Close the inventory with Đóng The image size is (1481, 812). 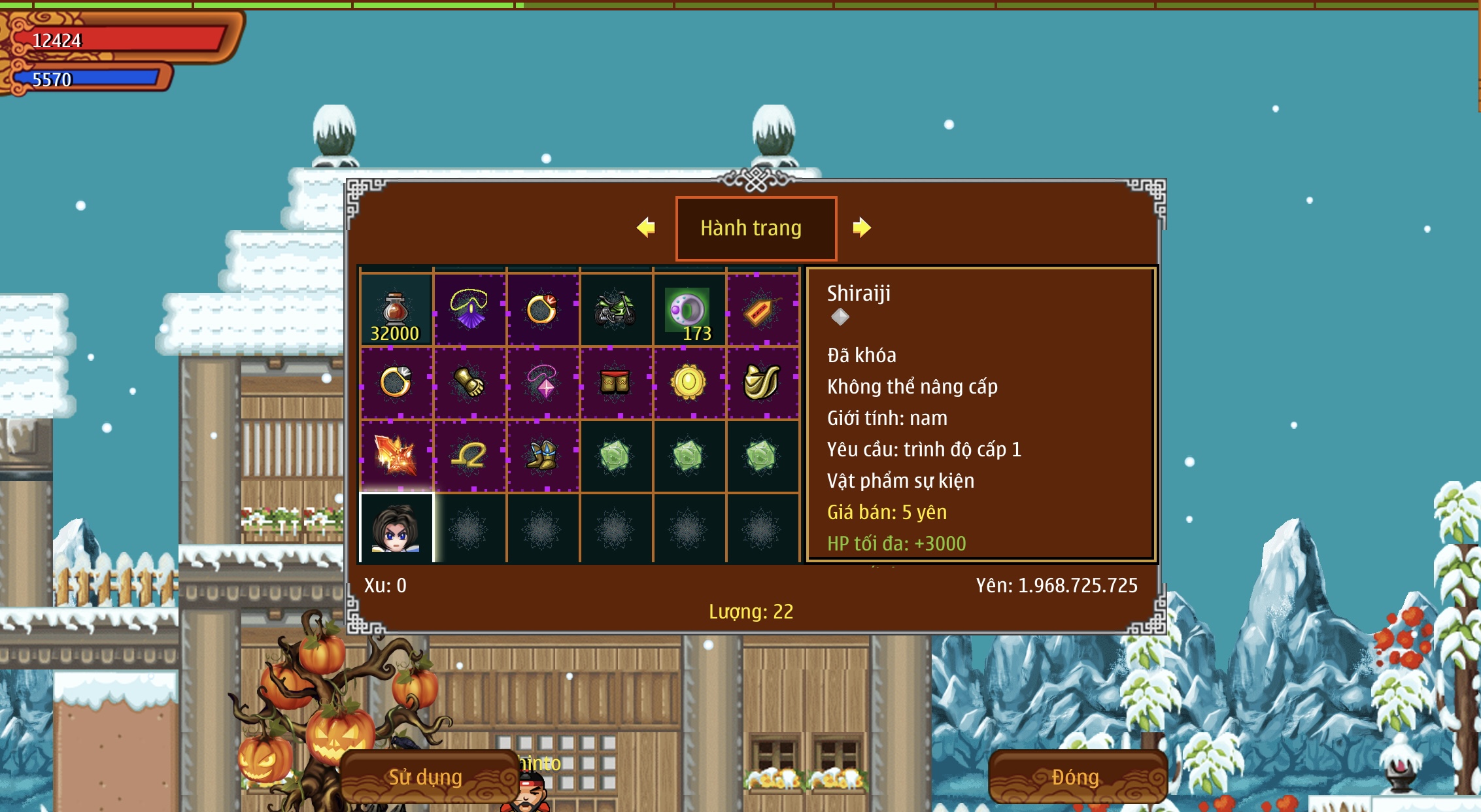(1076, 777)
